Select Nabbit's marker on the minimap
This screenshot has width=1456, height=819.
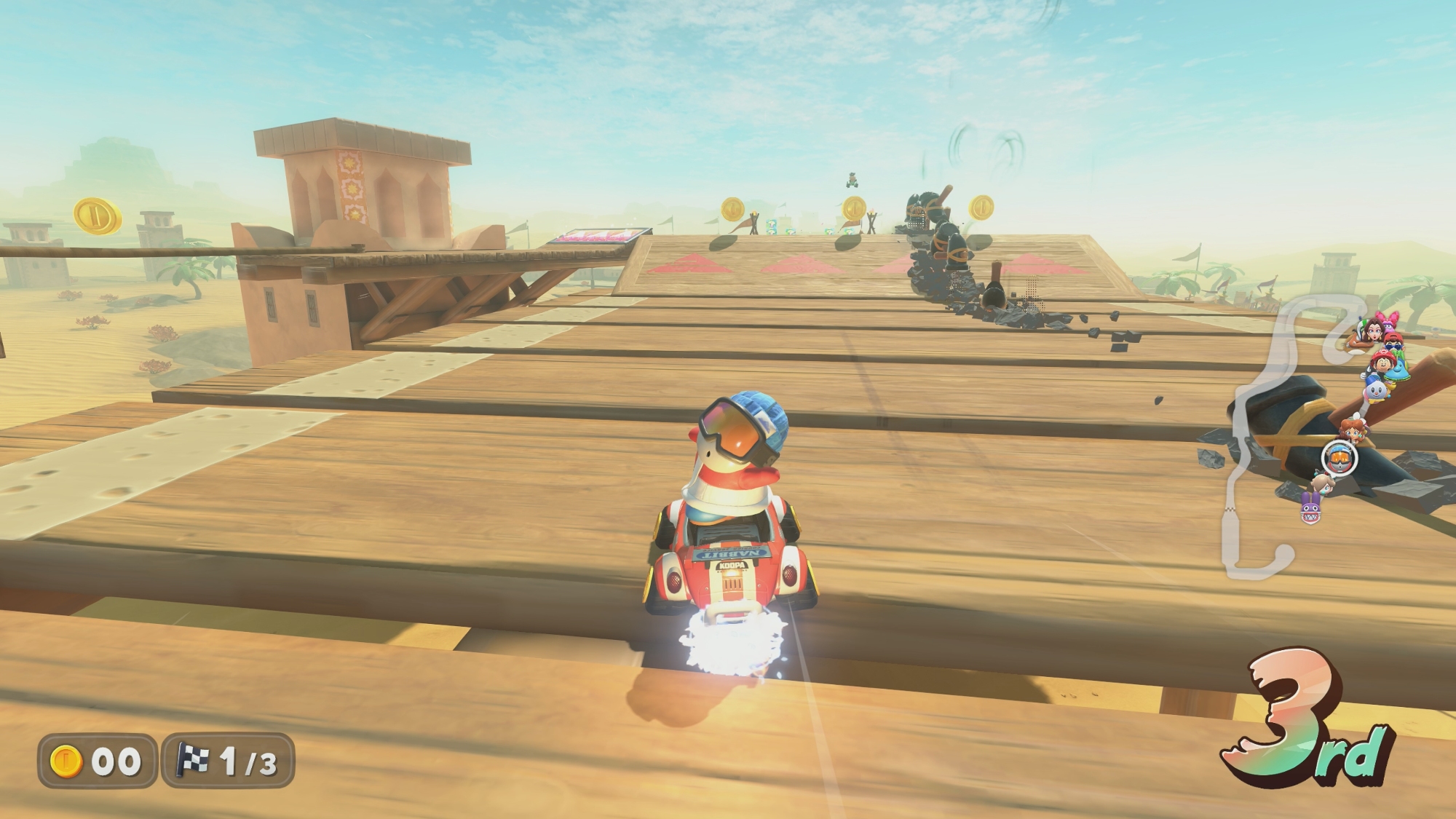pos(1310,507)
